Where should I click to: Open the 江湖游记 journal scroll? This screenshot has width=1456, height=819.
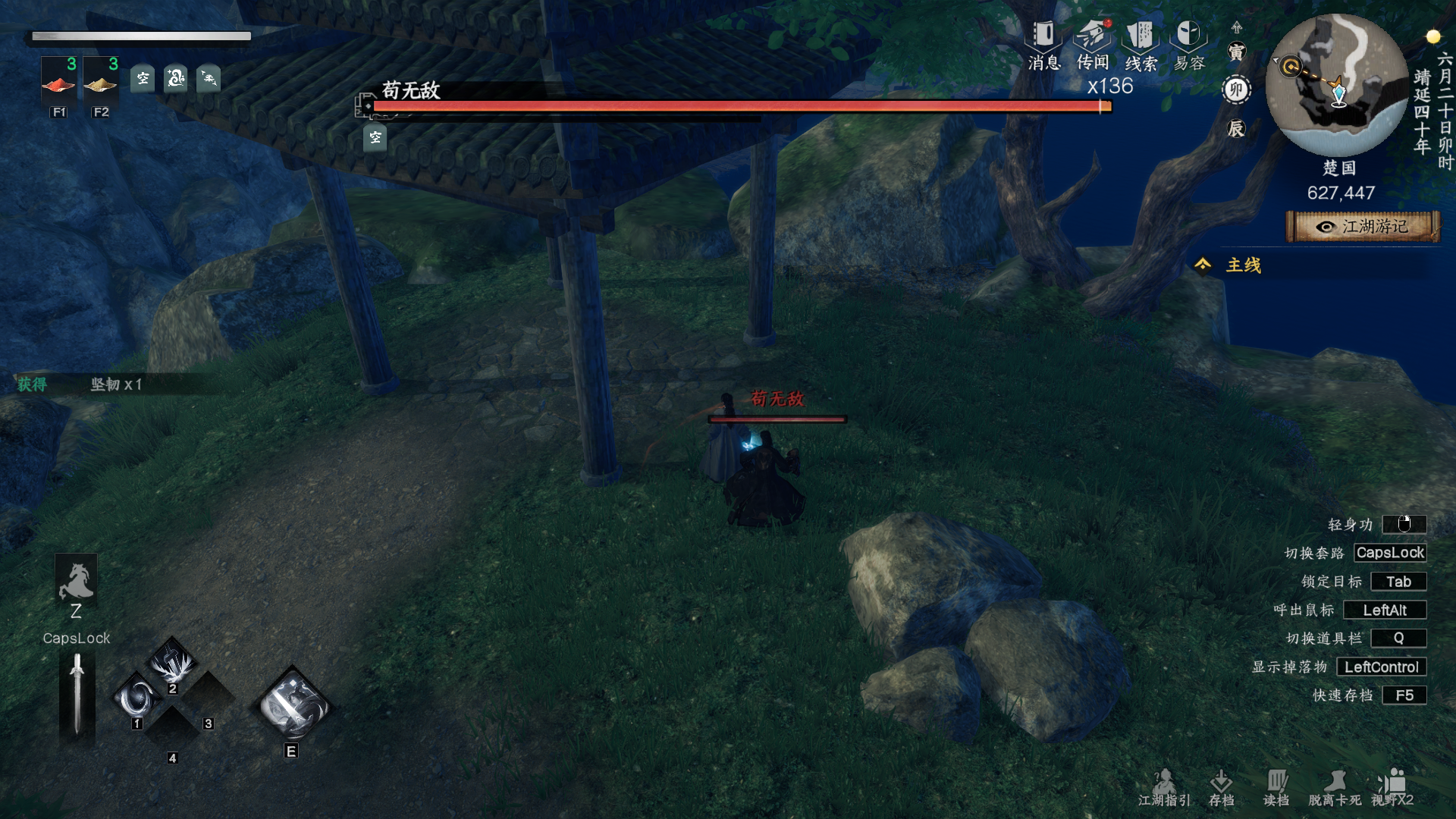(1363, 227)
